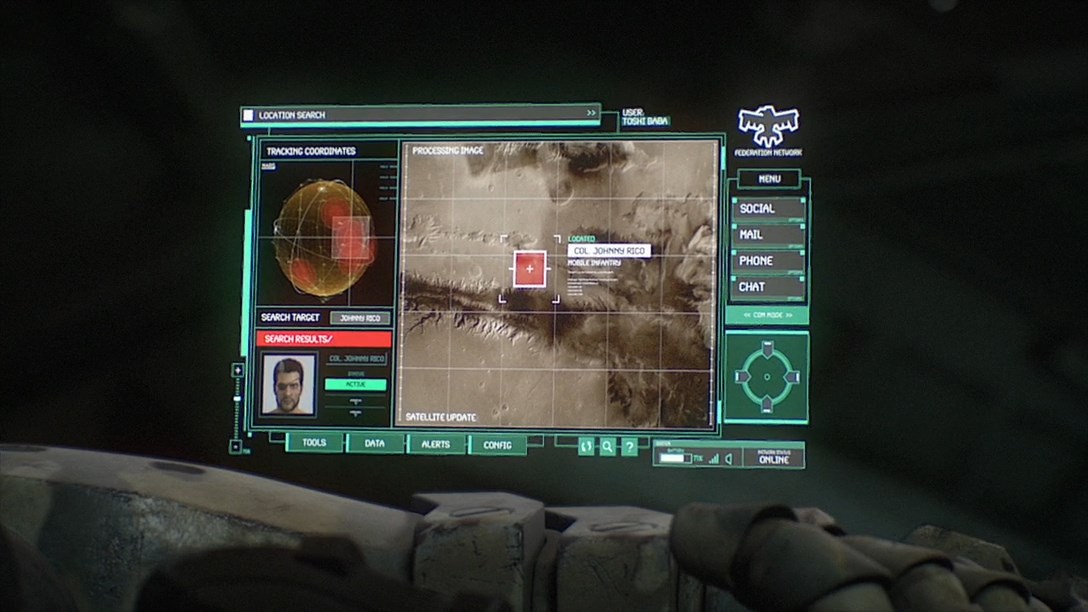Switch to the Tools tab

314,443
